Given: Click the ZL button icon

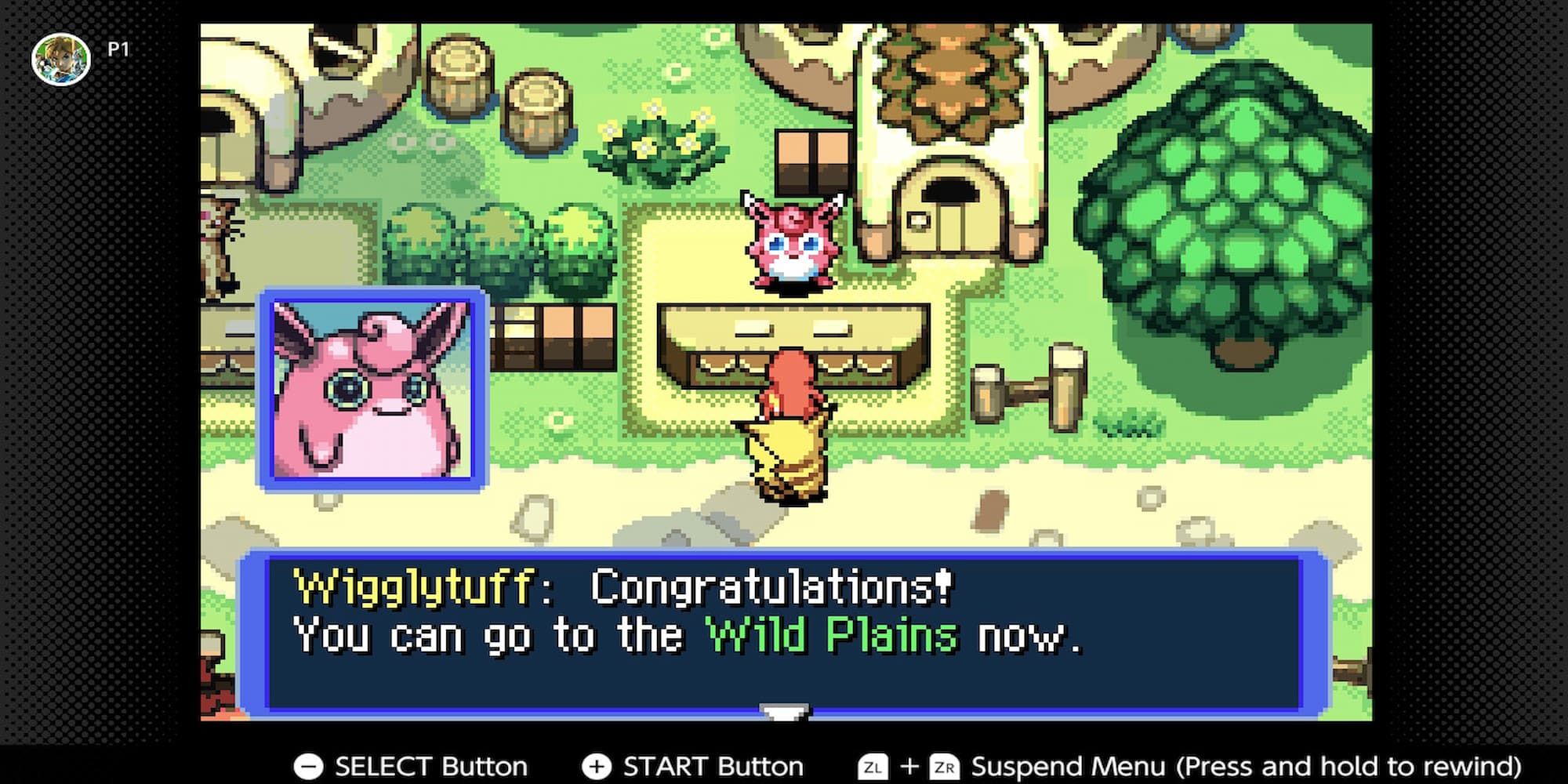Looking at the screenshot, I should pyautogui.click(x=873, y=766).
